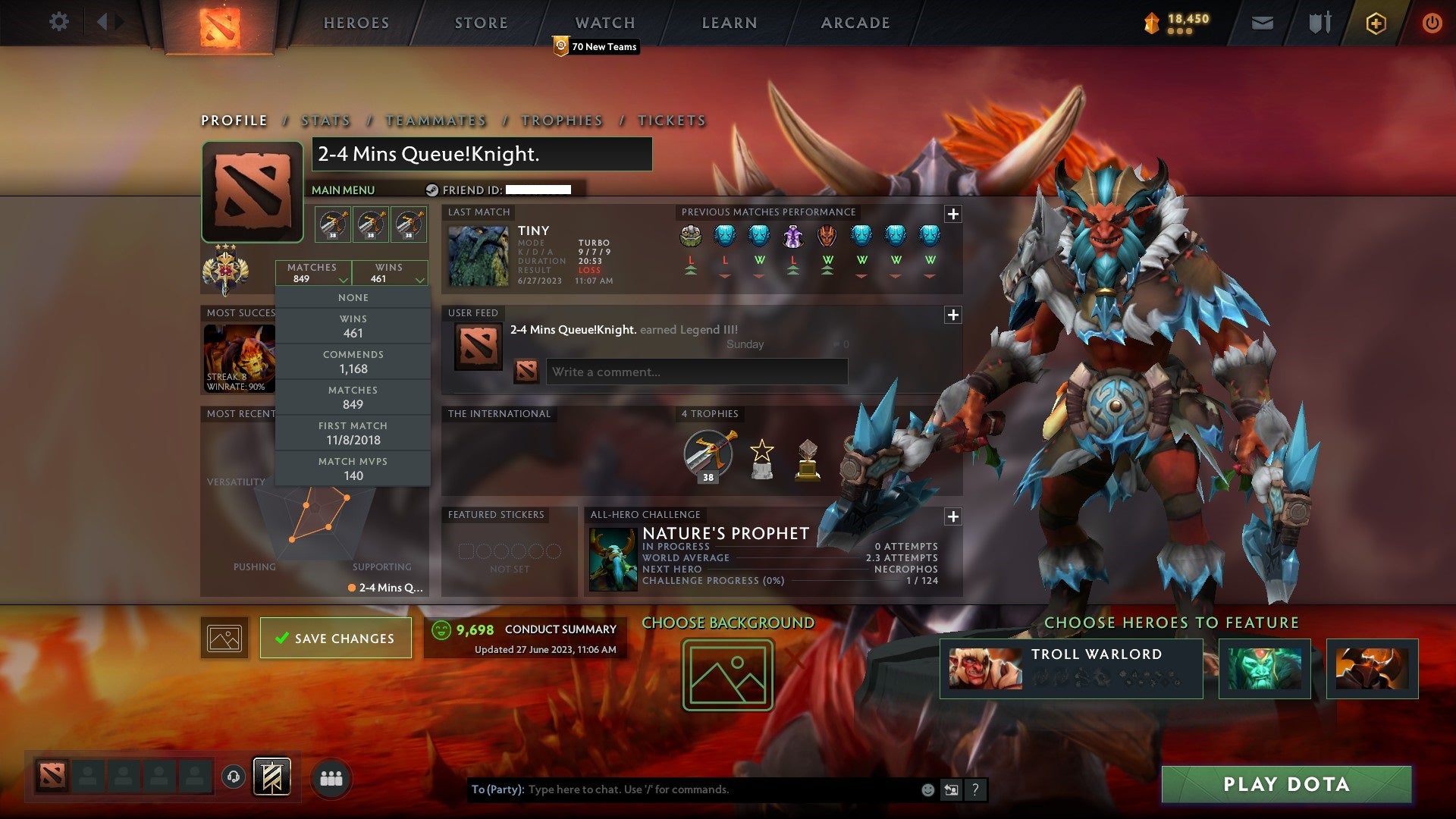
Task: Open the ARCADE menu item
Action: click(855, 23)
